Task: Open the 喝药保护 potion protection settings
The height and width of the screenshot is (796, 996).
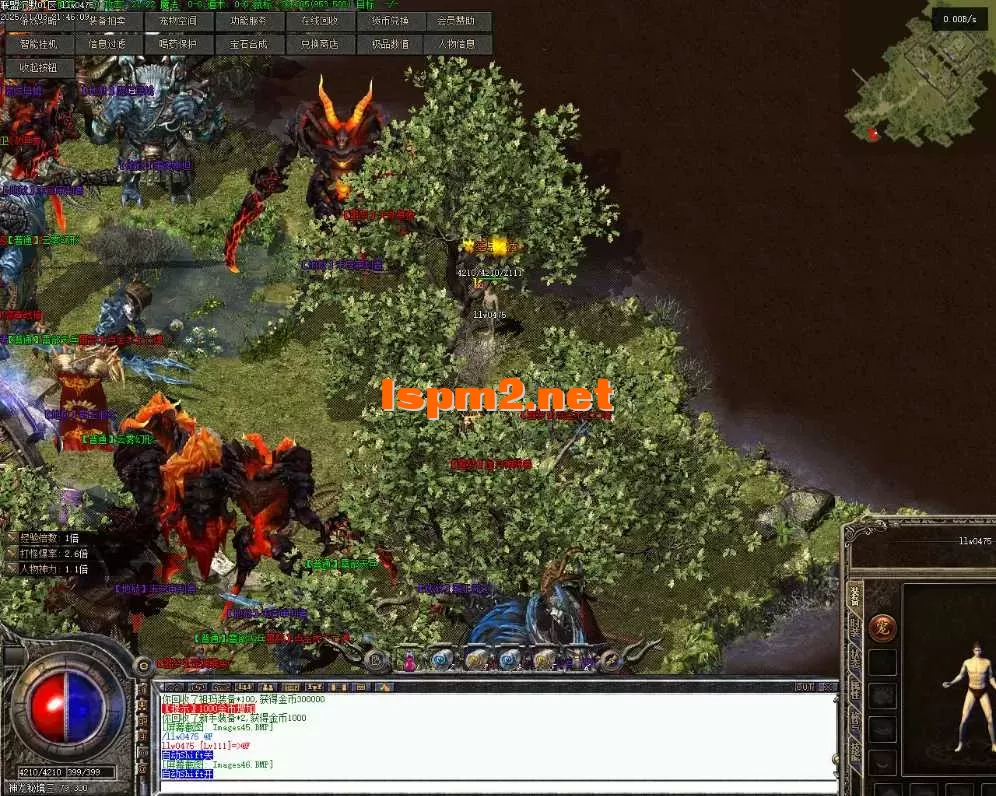Action: [178, 44]
